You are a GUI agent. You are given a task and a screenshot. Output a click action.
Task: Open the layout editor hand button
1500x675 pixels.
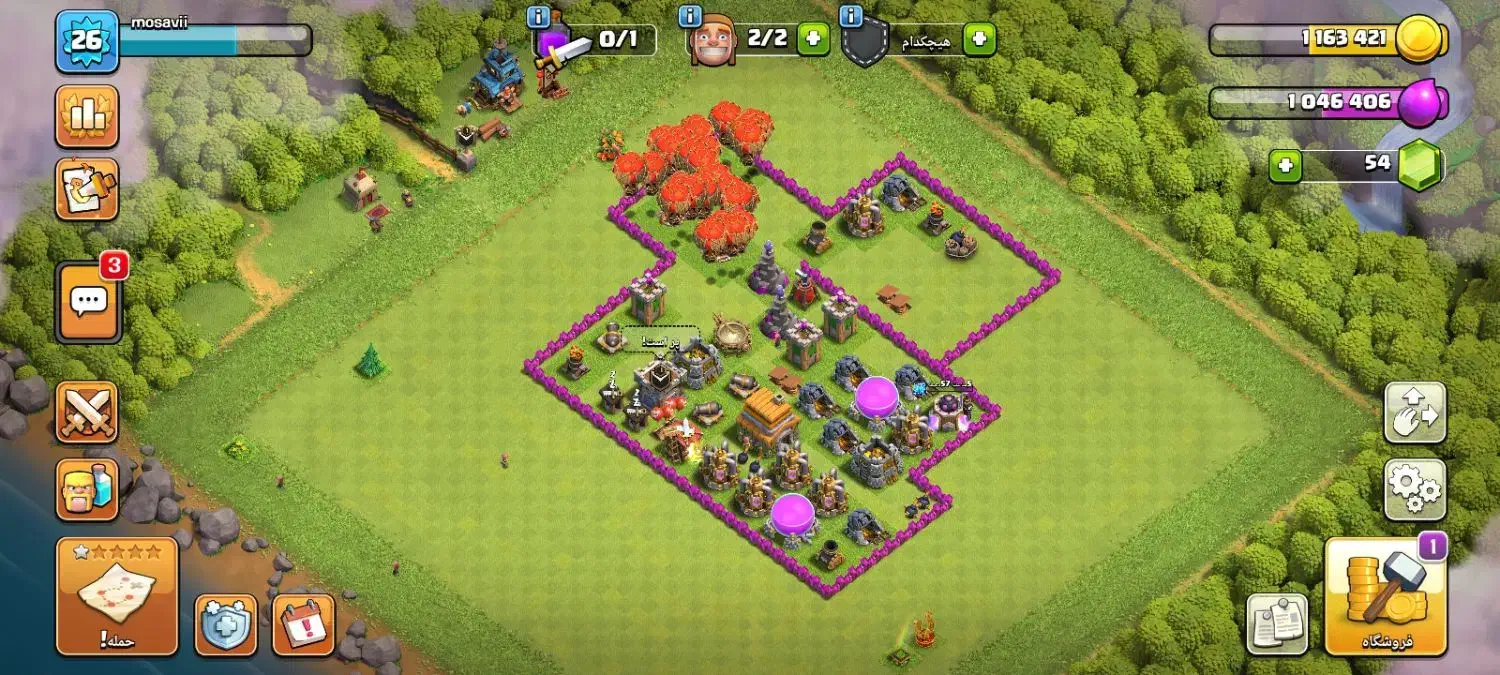1415,412
